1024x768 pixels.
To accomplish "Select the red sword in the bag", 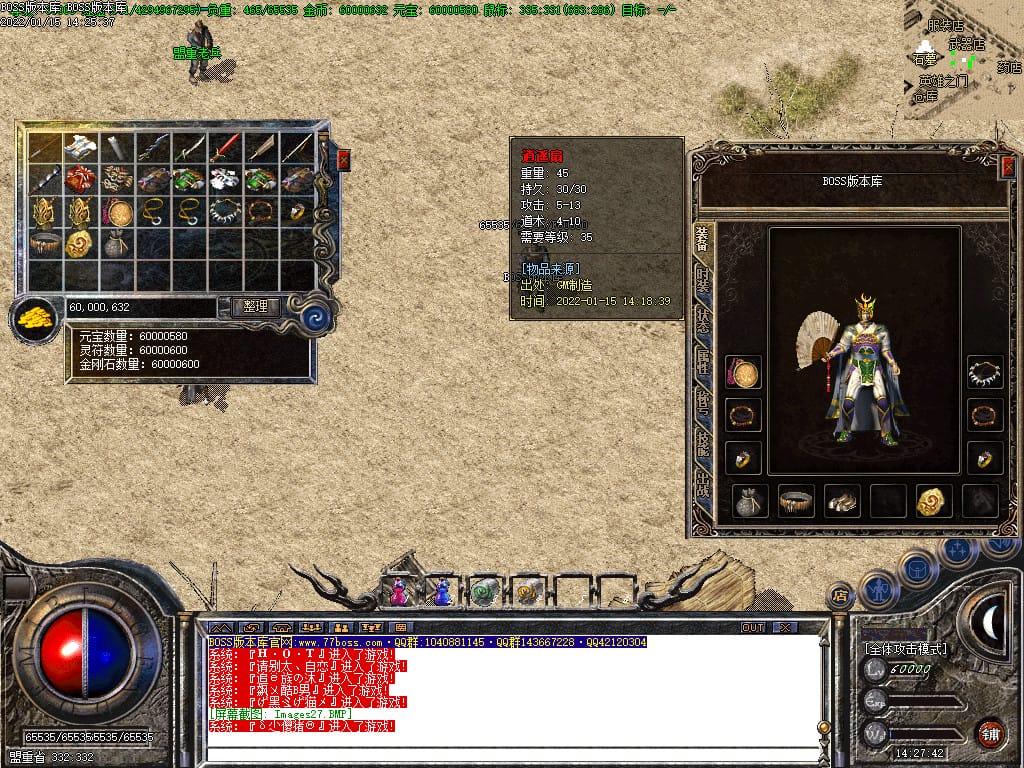I will (223, 148).
